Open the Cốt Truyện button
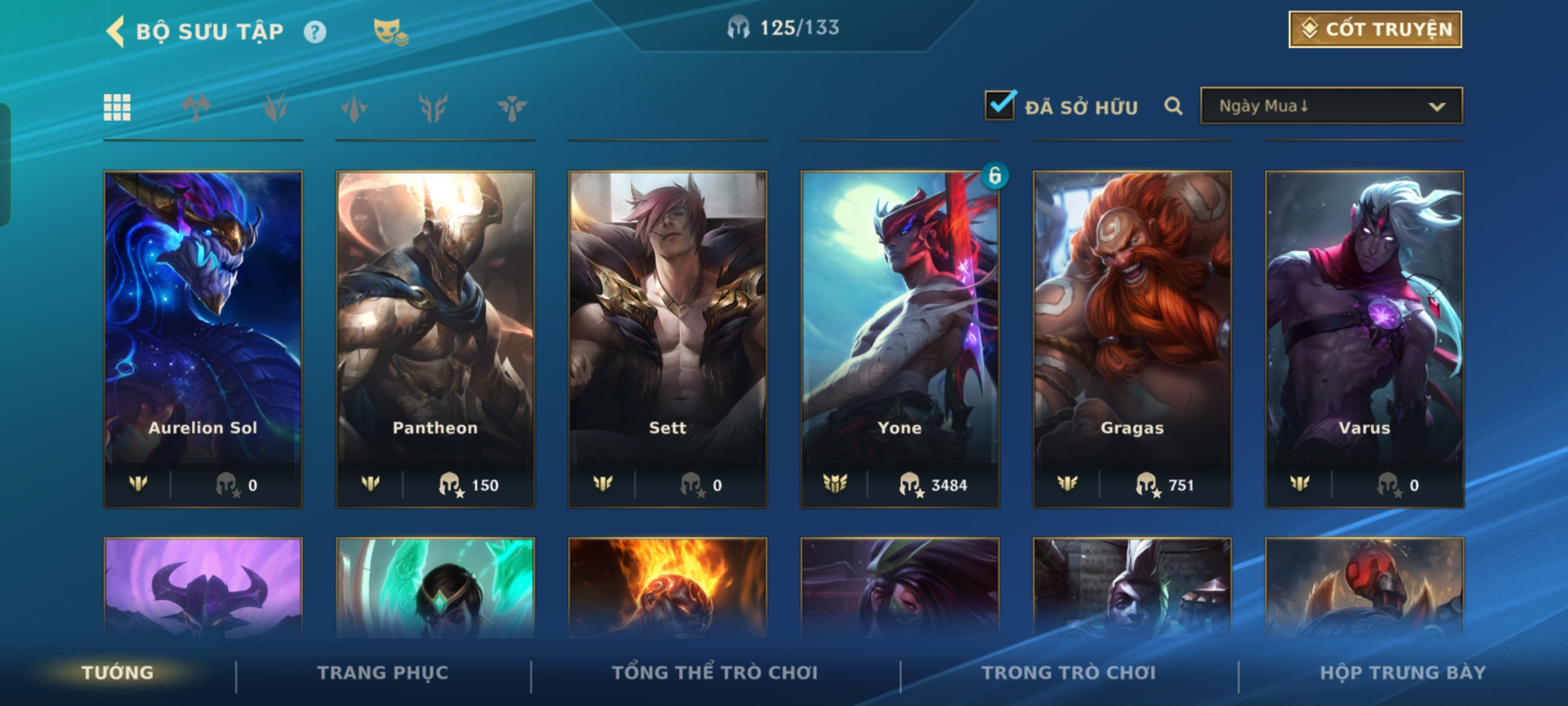The image size is (1568, 706). click(1375, 29)
